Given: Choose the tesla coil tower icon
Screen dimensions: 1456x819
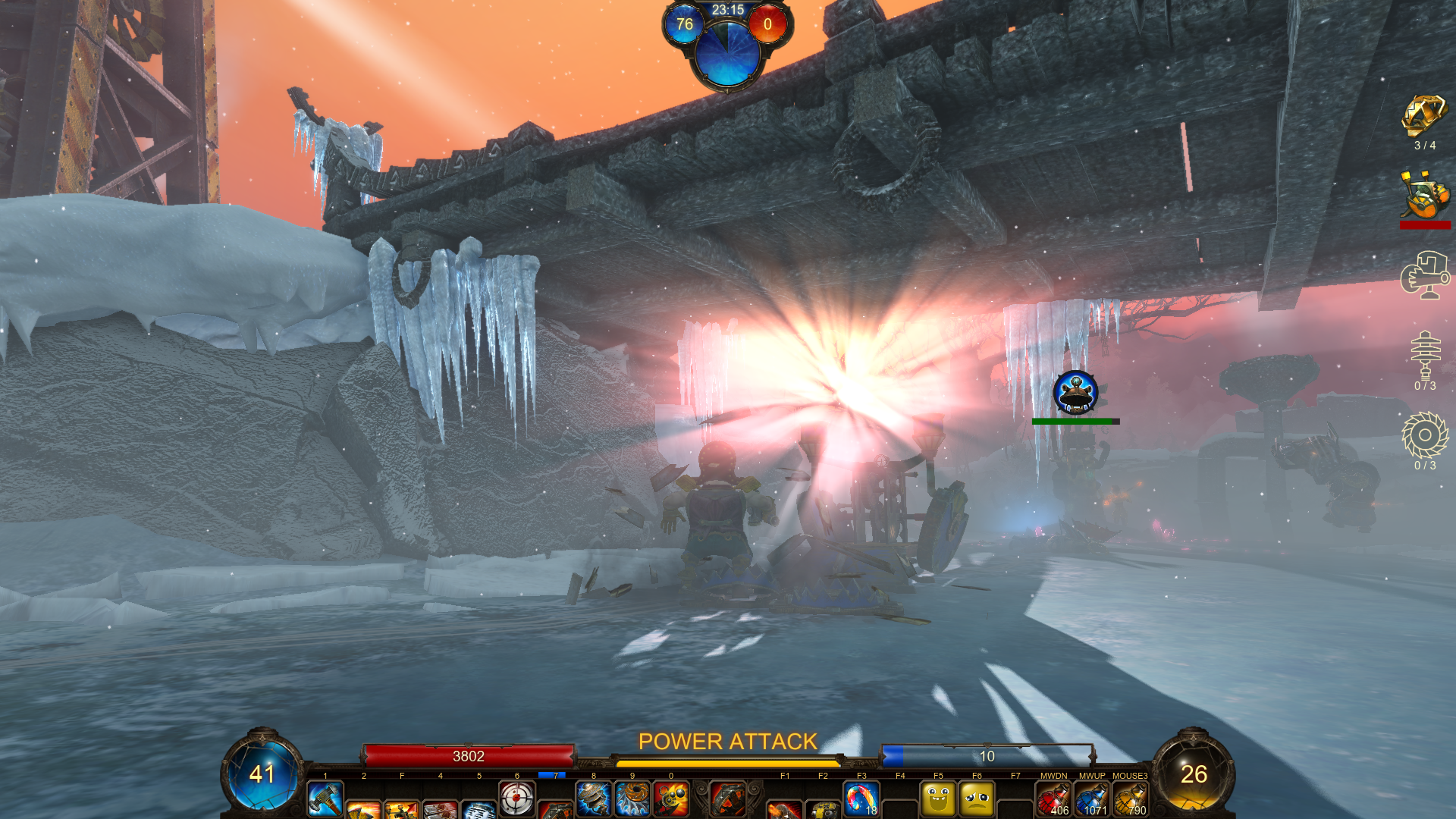Looking at the screenshot, I should 1425,354.
